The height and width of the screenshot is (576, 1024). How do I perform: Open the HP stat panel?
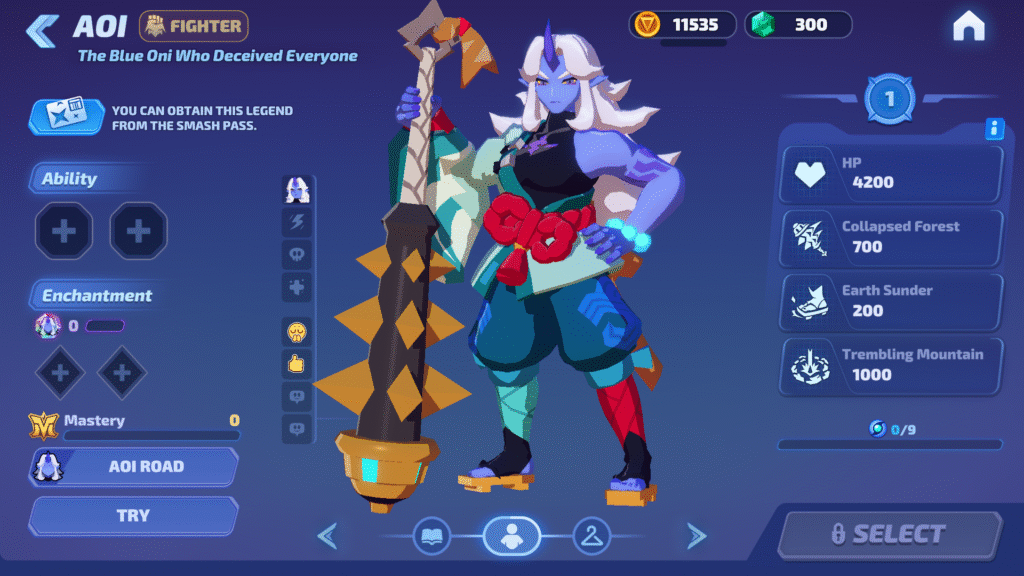click(x=891, y=173)
